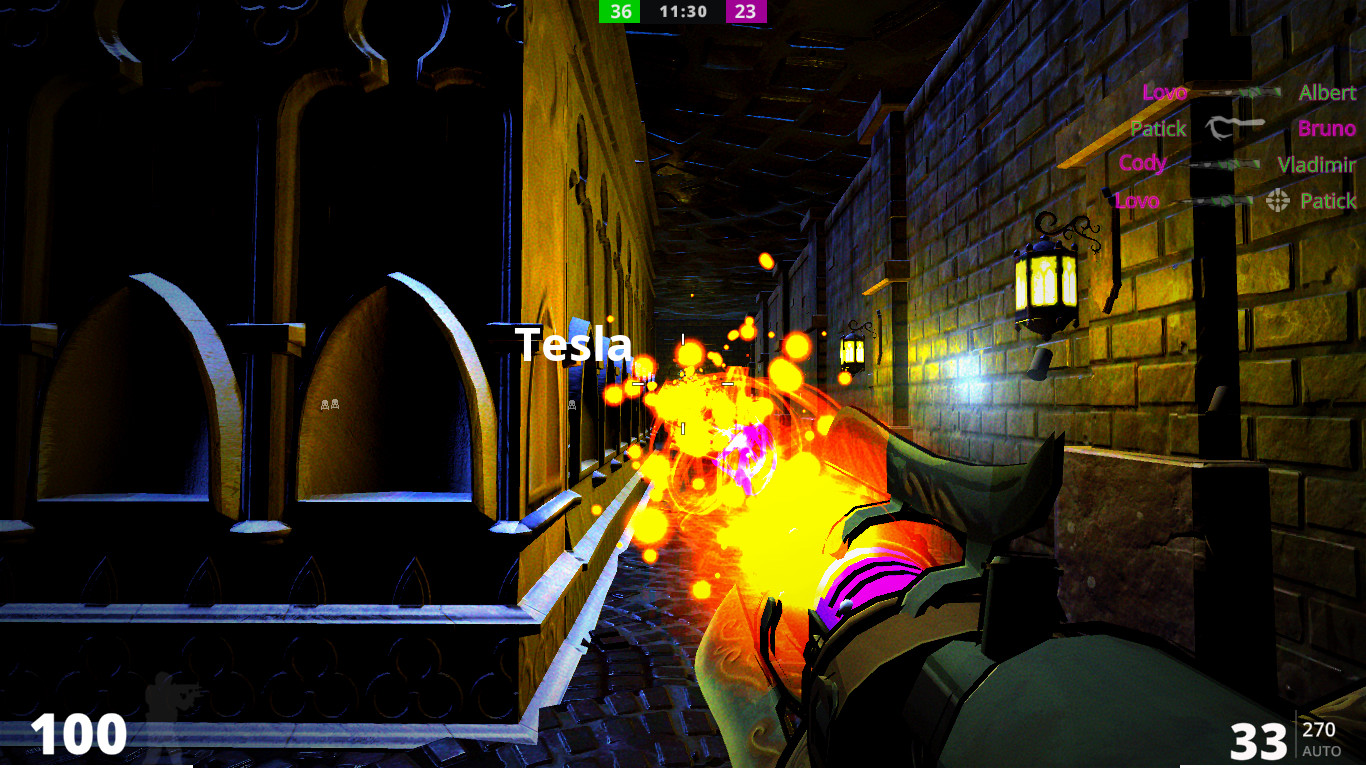This screenshot has height=768, width=1366.
Task: Expand Bruno's kill feed entry
Action: click(1326, 128)
